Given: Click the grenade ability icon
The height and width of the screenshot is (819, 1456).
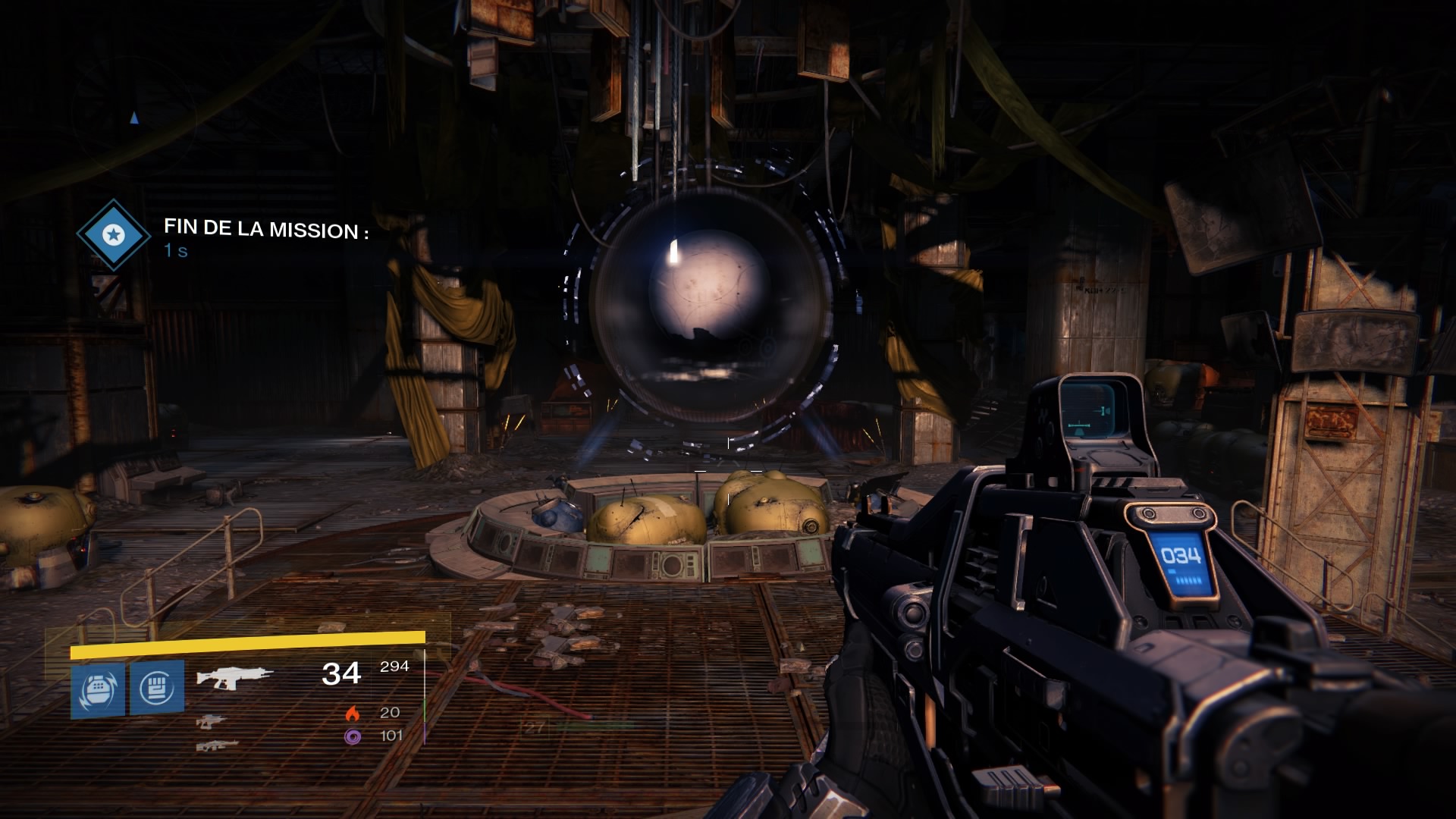Looking at the screenshot, I should [98, 690].
